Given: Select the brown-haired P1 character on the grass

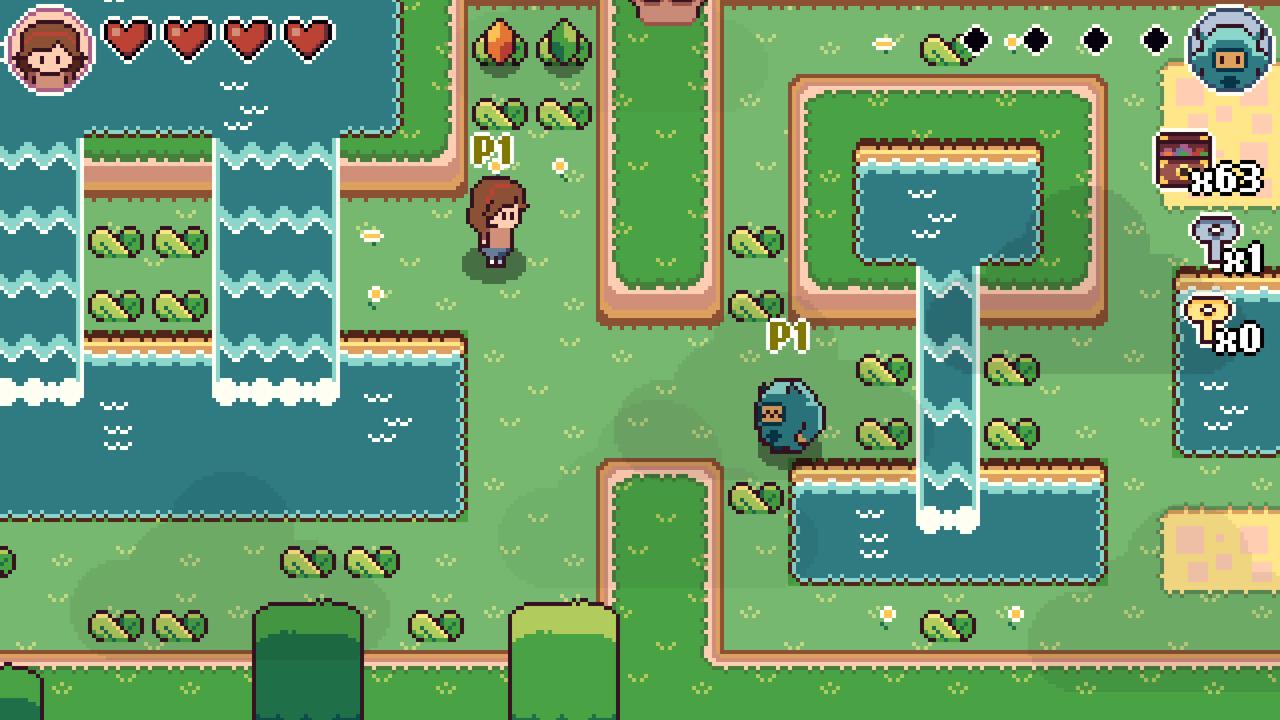Looking at the screenshot, I should (x=497, y=220).
